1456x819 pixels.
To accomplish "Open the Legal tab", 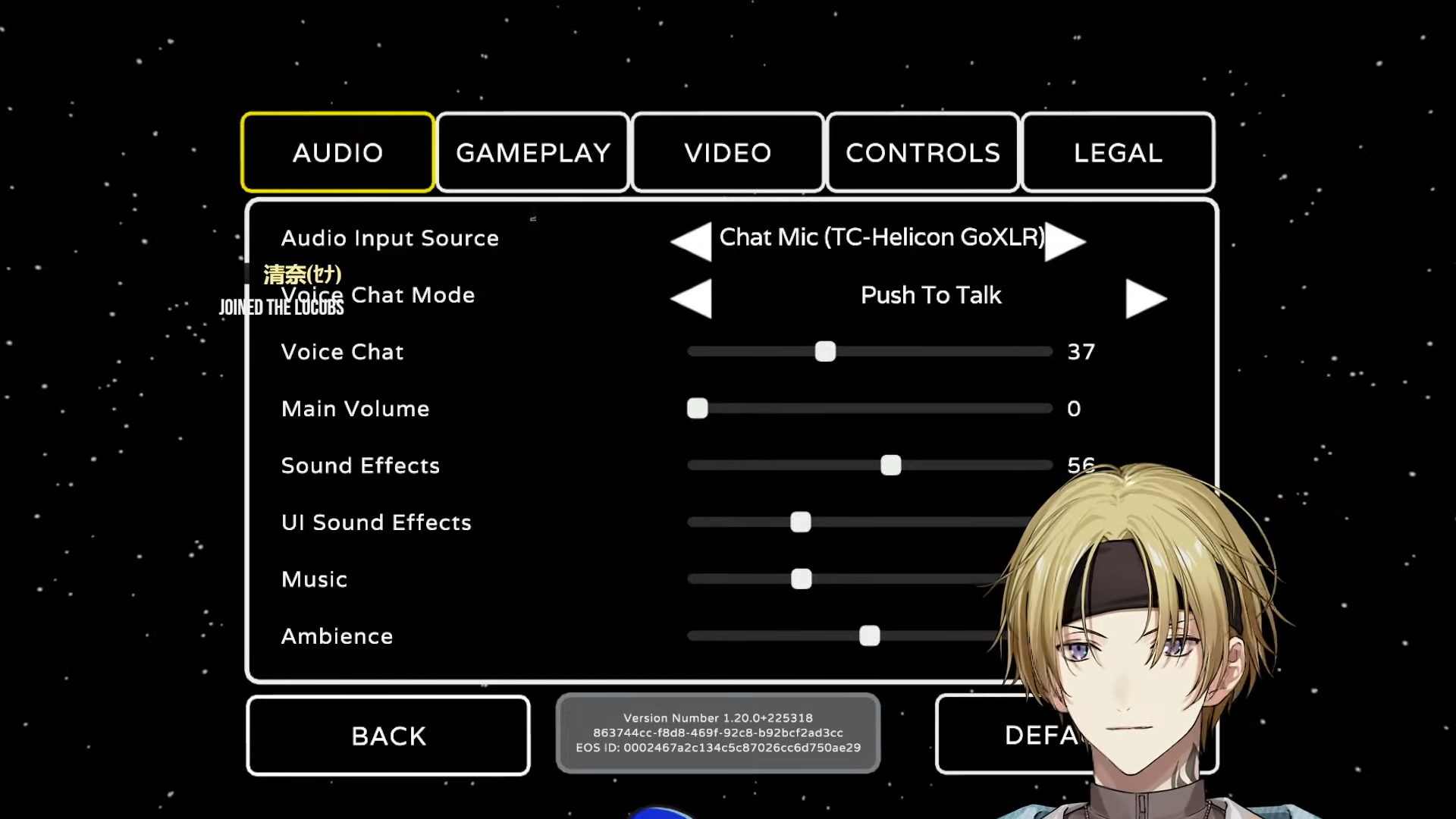I will pos(1118,152).
